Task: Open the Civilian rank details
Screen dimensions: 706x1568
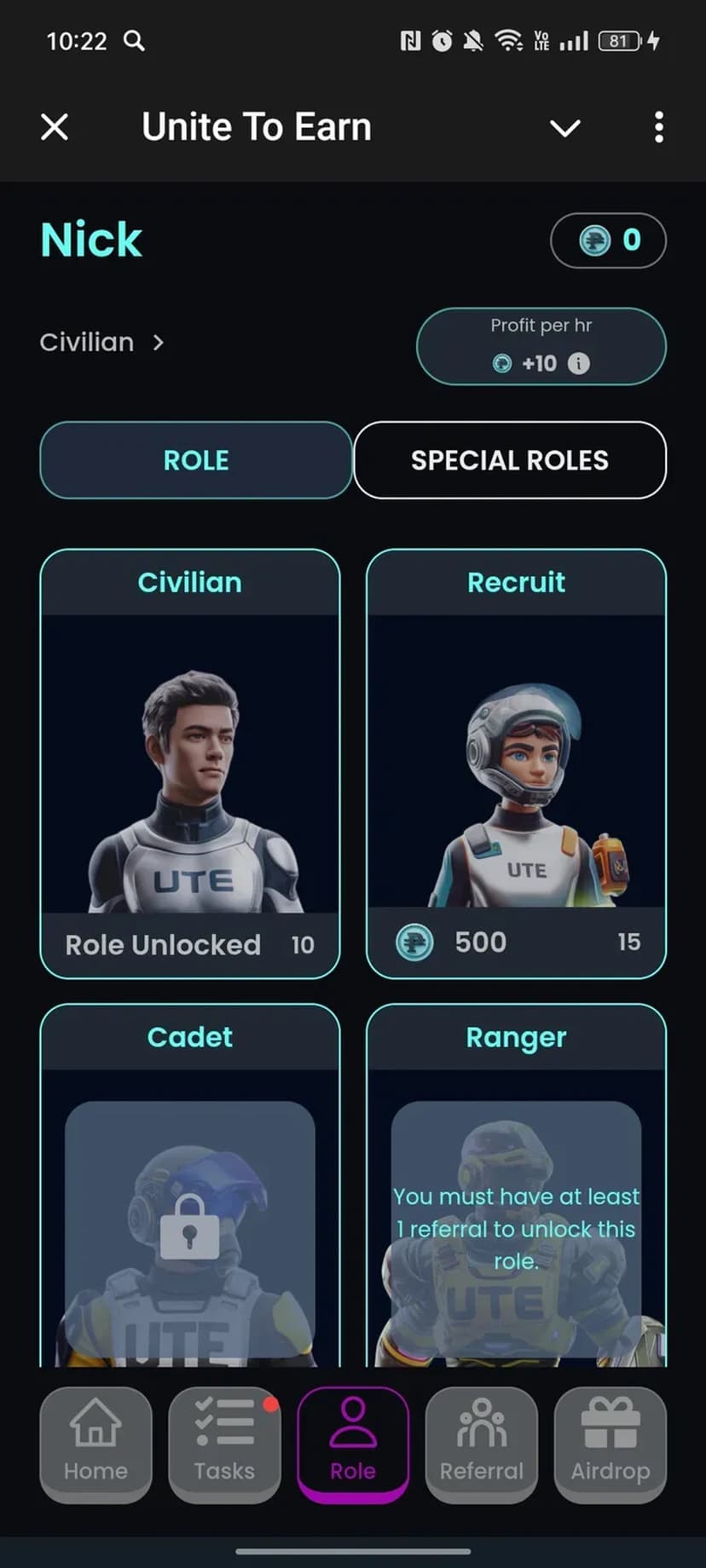Action: [x=101, y=343]
